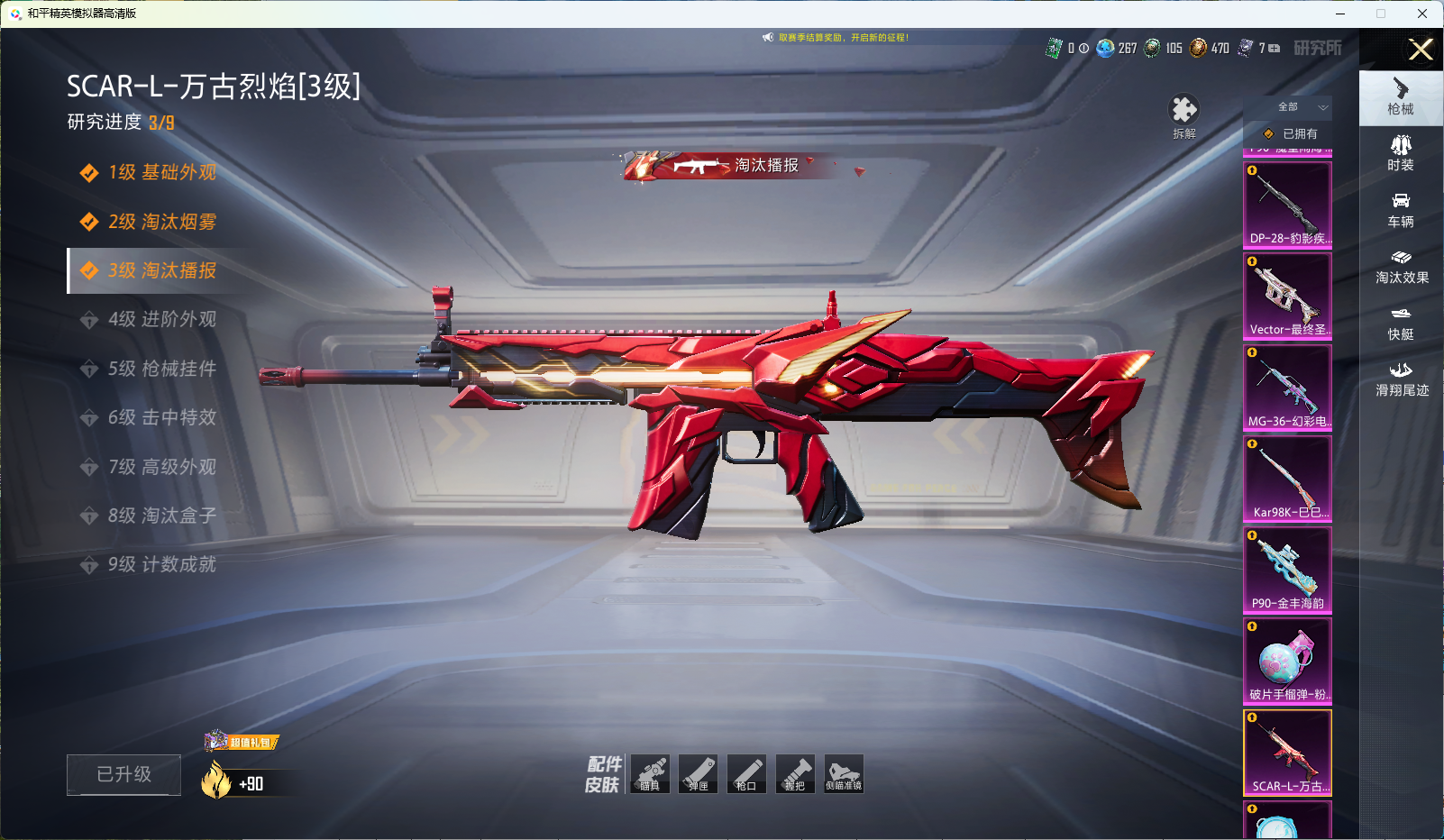Viewport: 1444px width, 840px height.
Task: Choose the 2级 淘汰烟雾 level
Action: (161, 222)
